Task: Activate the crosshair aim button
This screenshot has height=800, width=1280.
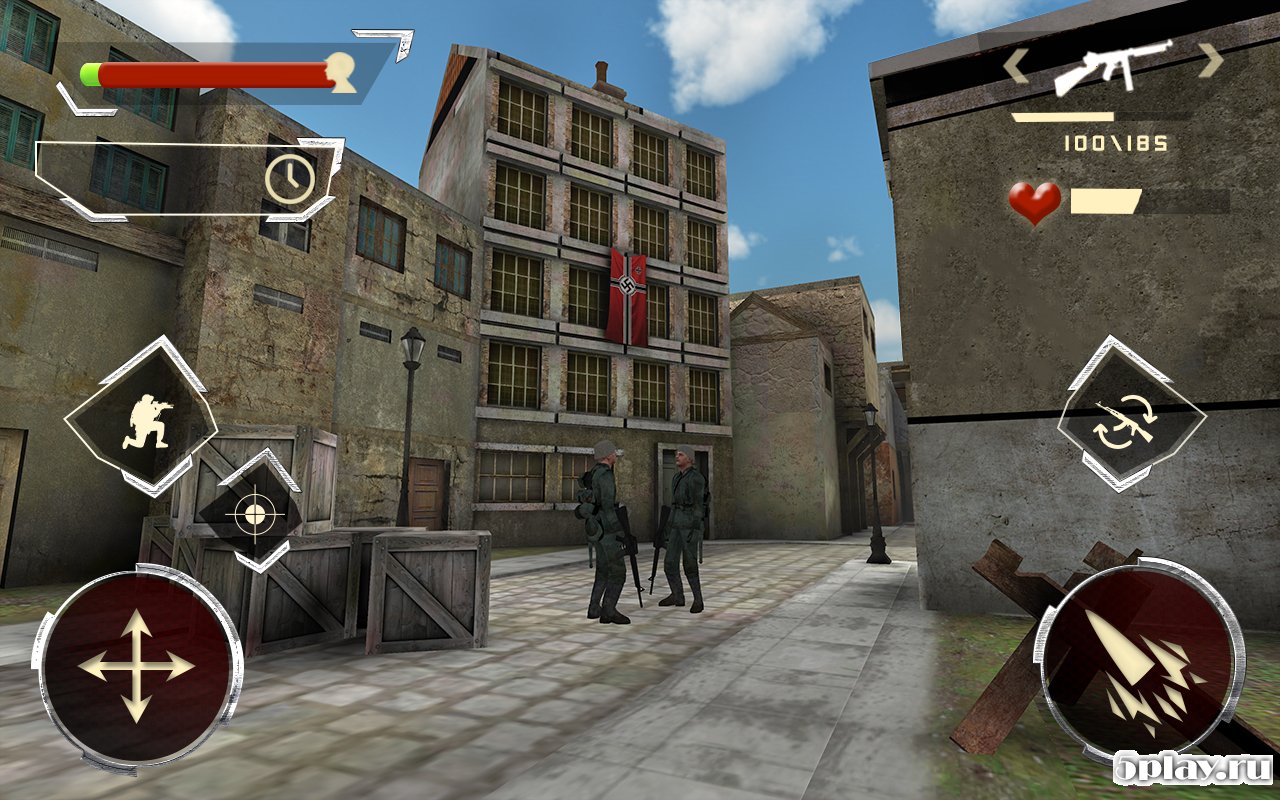Action: [x=251, y=513]
